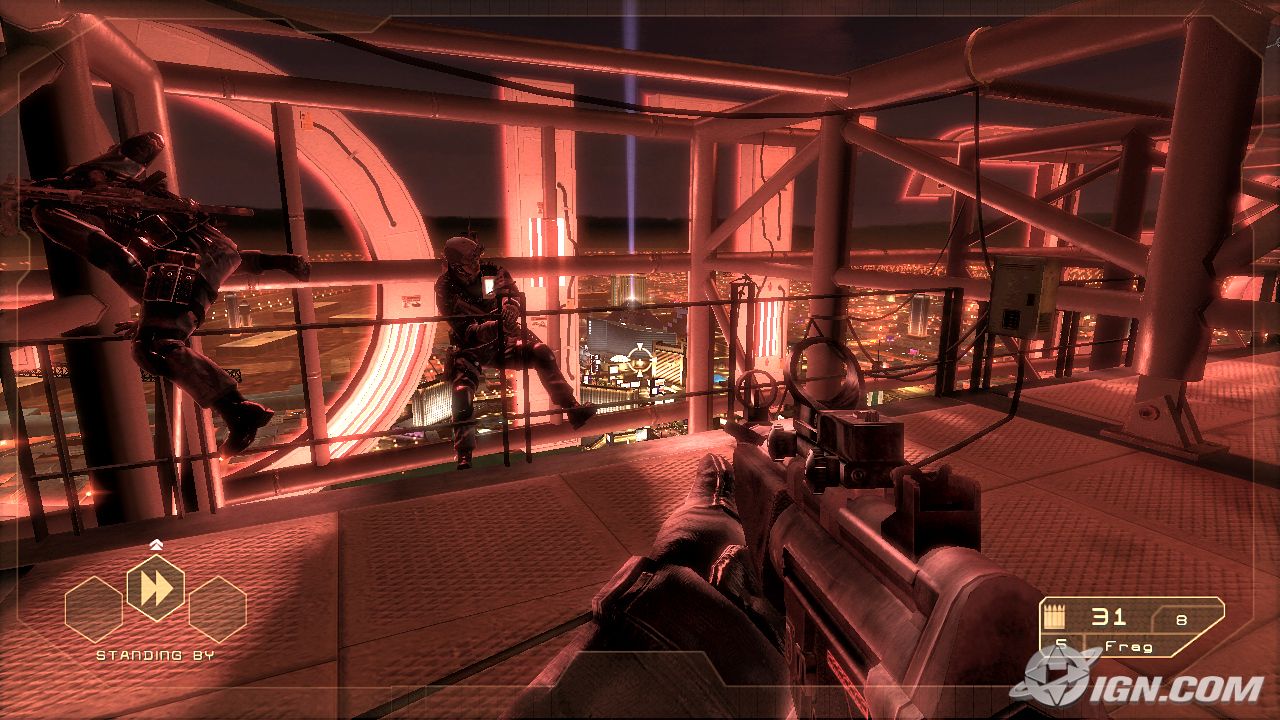Screen dimensions: 1280x720
Task: Click the crosshair reticle at screen center
Action: click(640, 360)
